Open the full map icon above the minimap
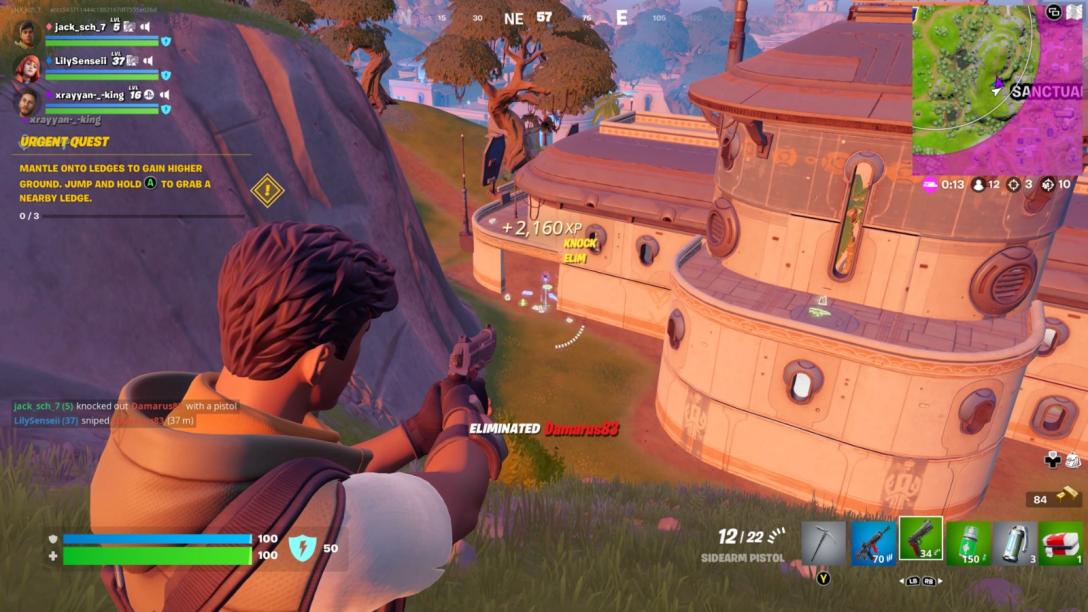Viewport: 1088px width, 612px height. click(1074, 12)
